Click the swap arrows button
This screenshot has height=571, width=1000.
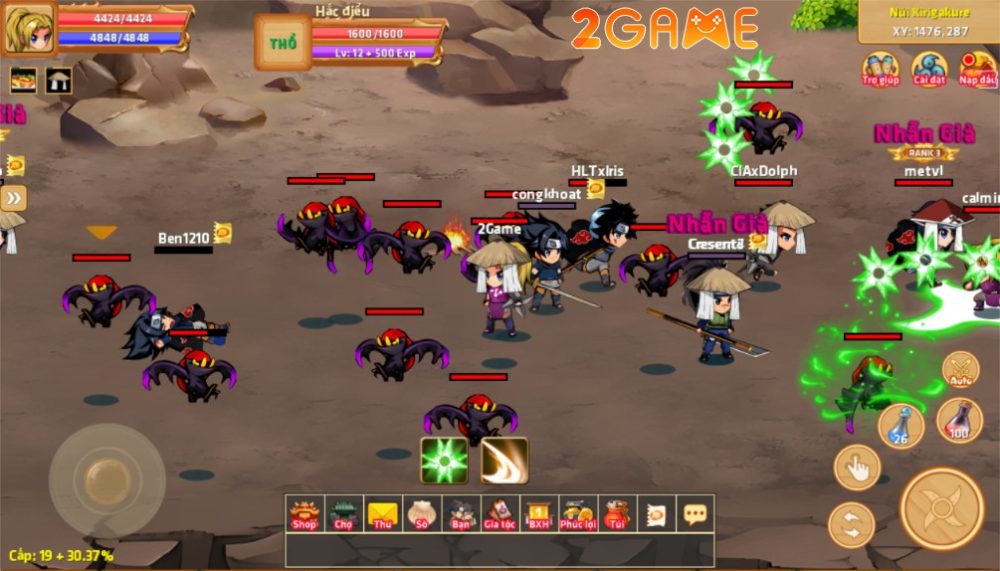tap(851, 525)
